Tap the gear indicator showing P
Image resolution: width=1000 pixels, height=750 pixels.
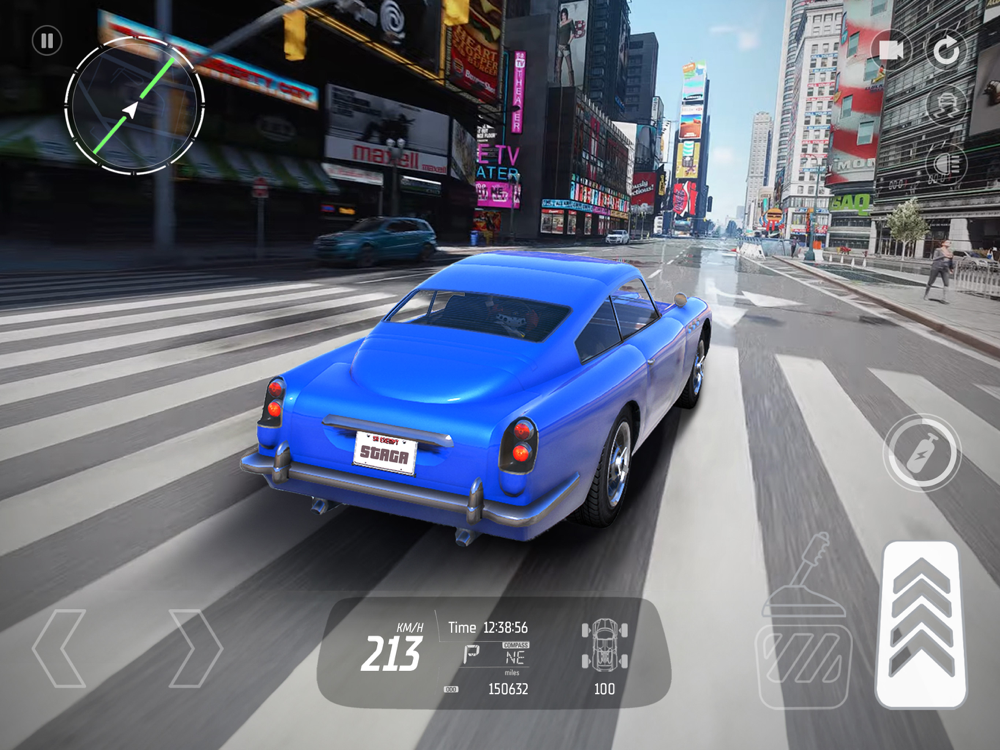coord(471,655)
